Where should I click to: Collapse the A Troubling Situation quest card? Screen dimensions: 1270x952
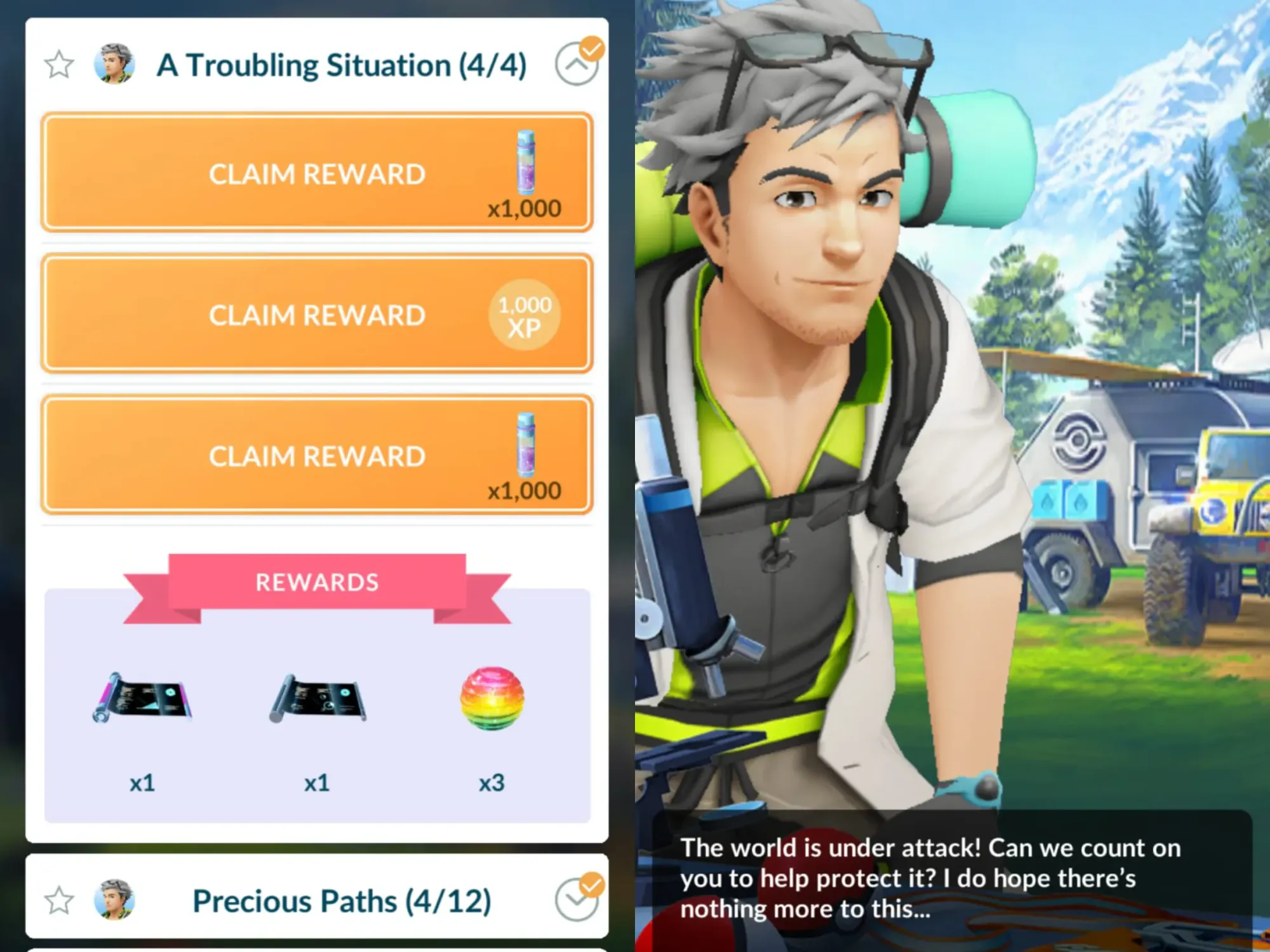(x=577, y=63)
